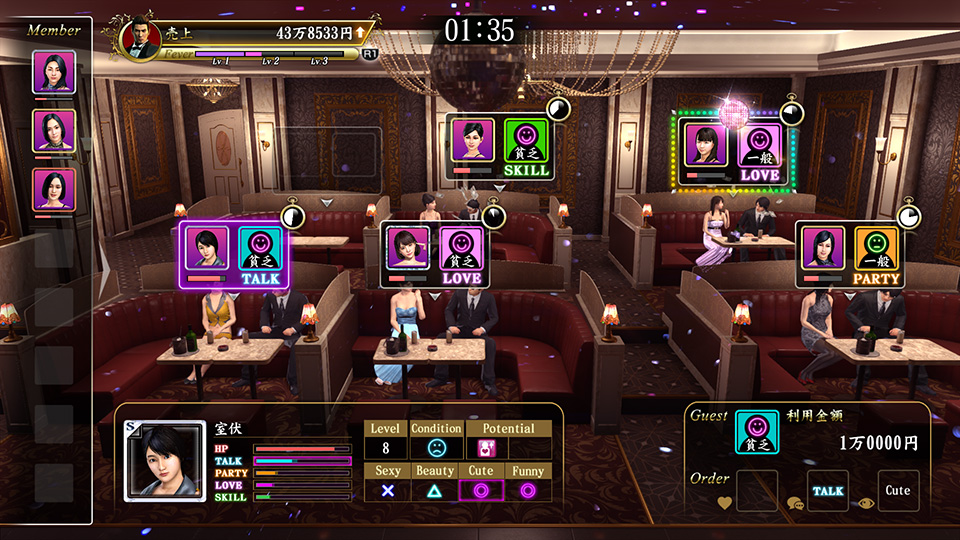This screenshot has width=960, height=540.
Task: Select the table card labeled PARTY
Action: (851, 255)
